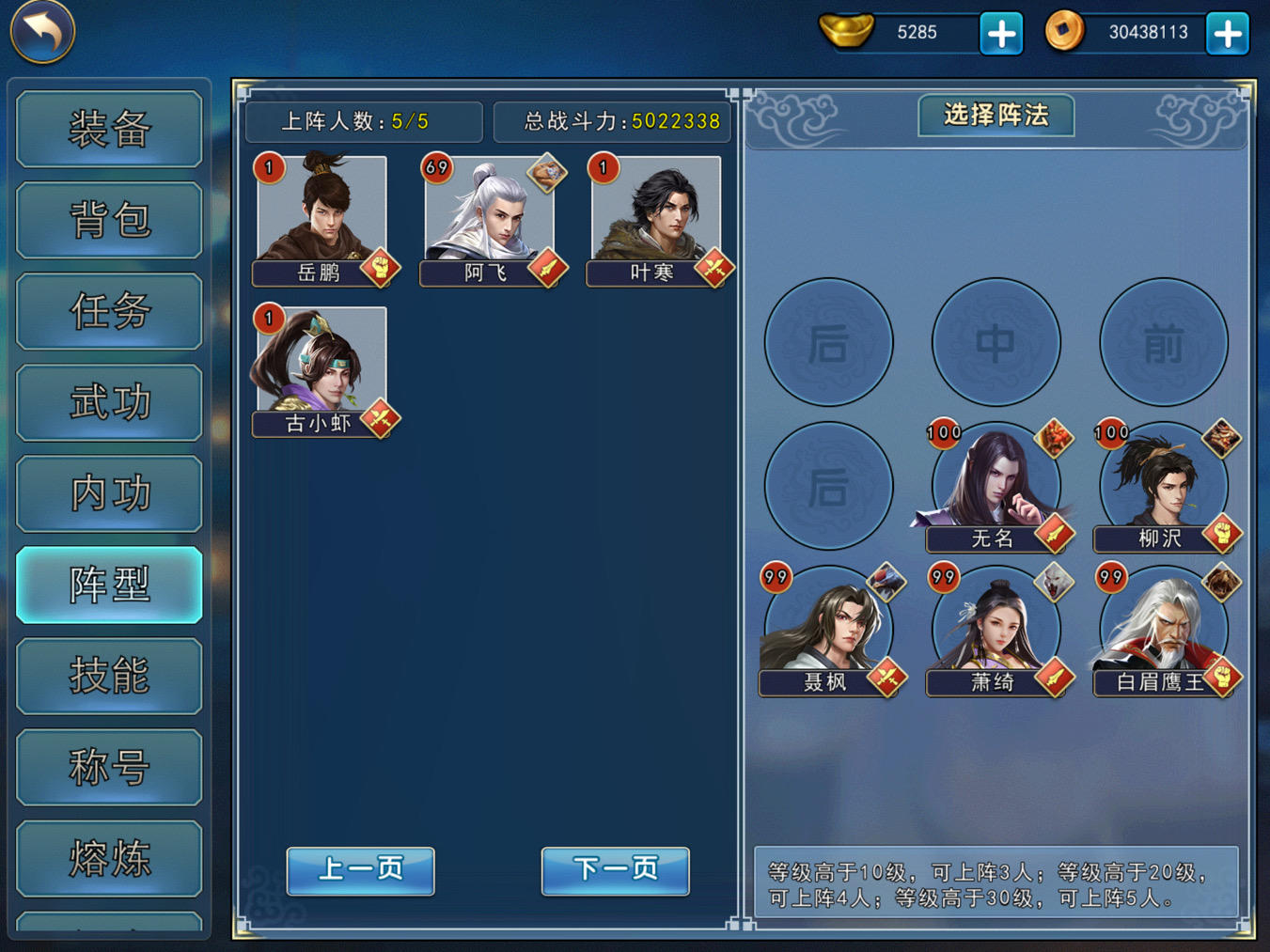Go to next page with 下一页

[x=615, y=870]
